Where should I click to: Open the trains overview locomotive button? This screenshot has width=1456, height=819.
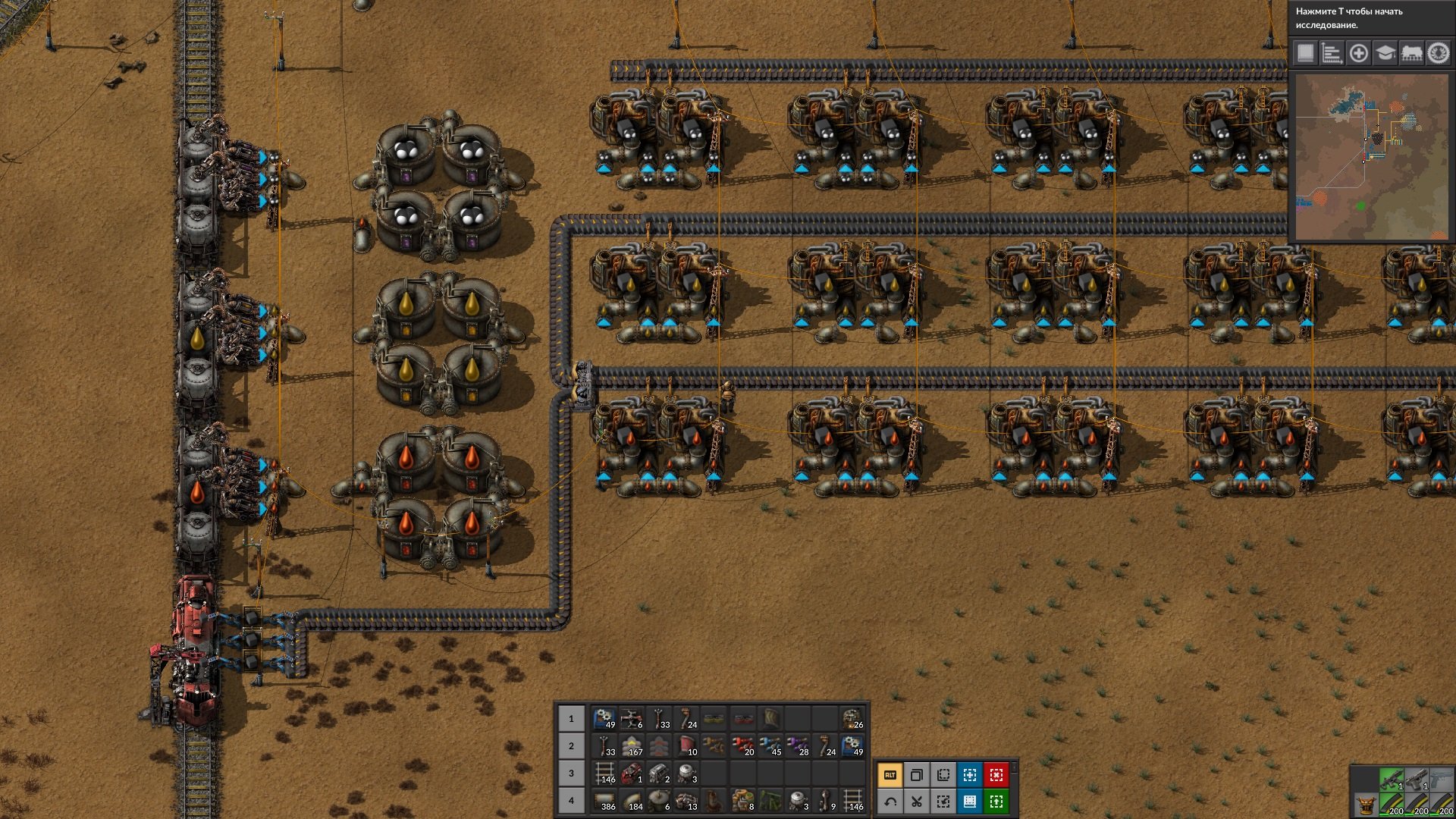1411,53
